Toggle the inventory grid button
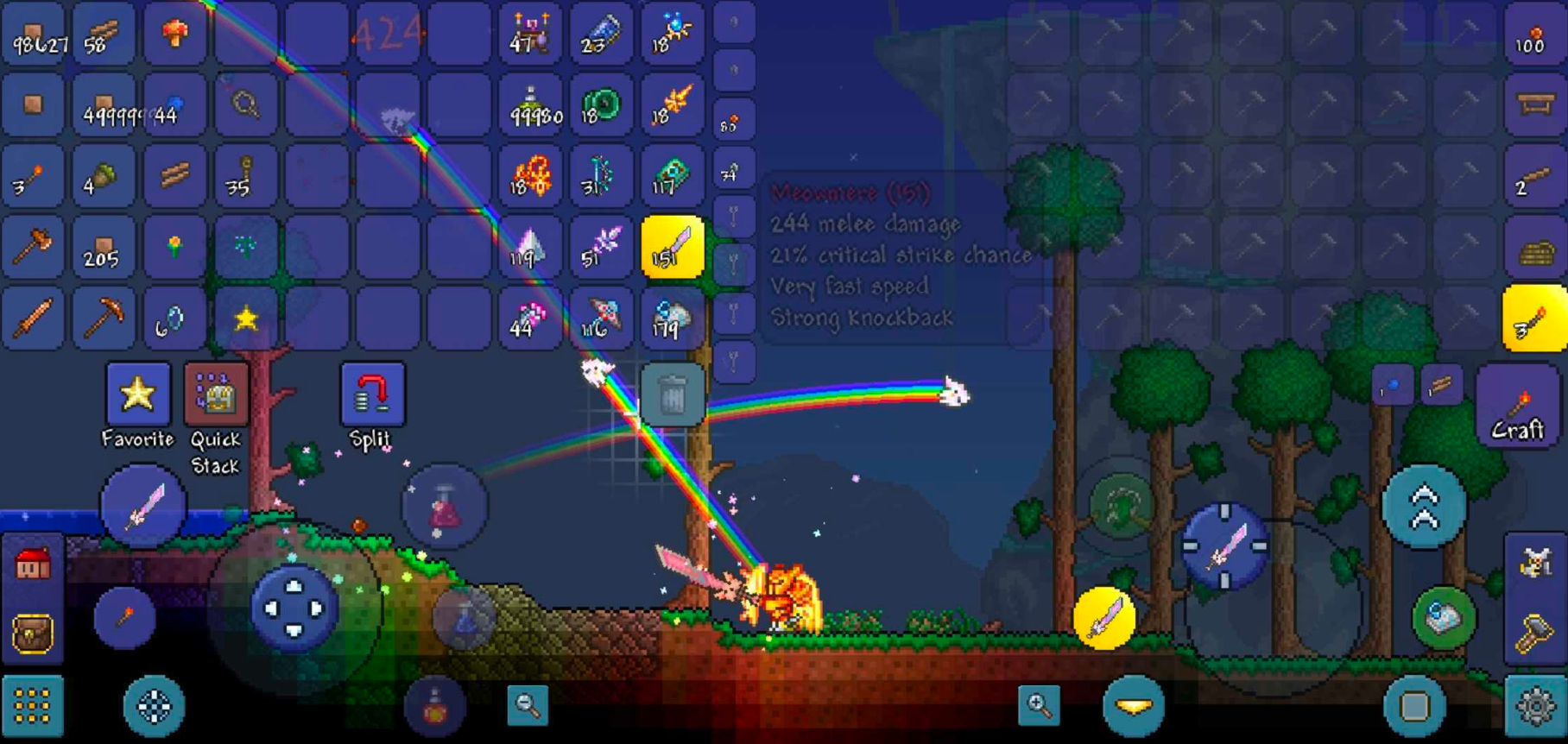Viewport: 1568px width, 744px height. 33,707
